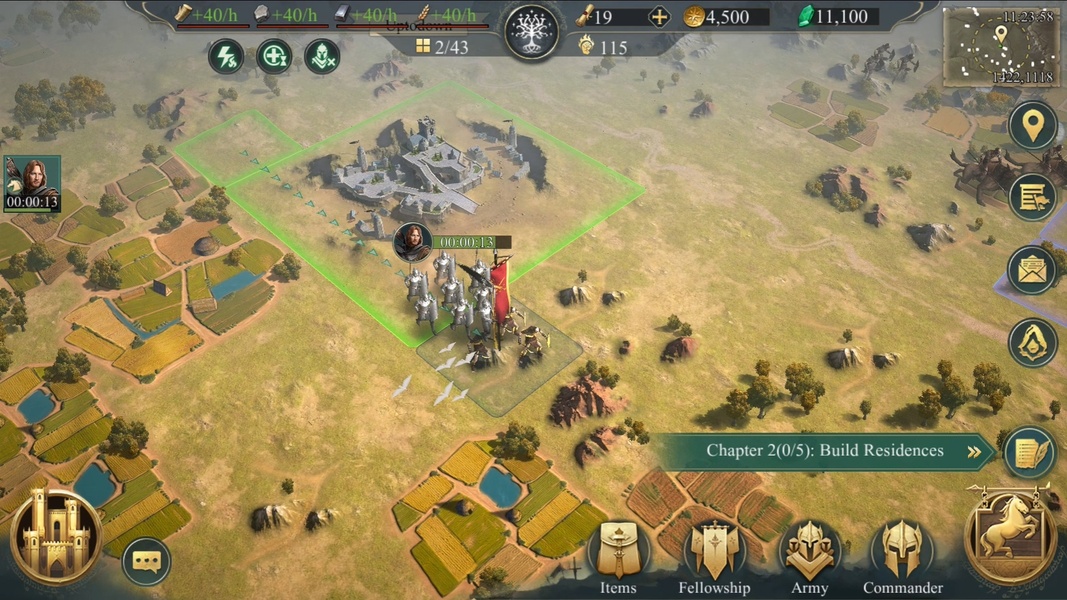Open the mail envelope icon

click(x=1032, y=270)
